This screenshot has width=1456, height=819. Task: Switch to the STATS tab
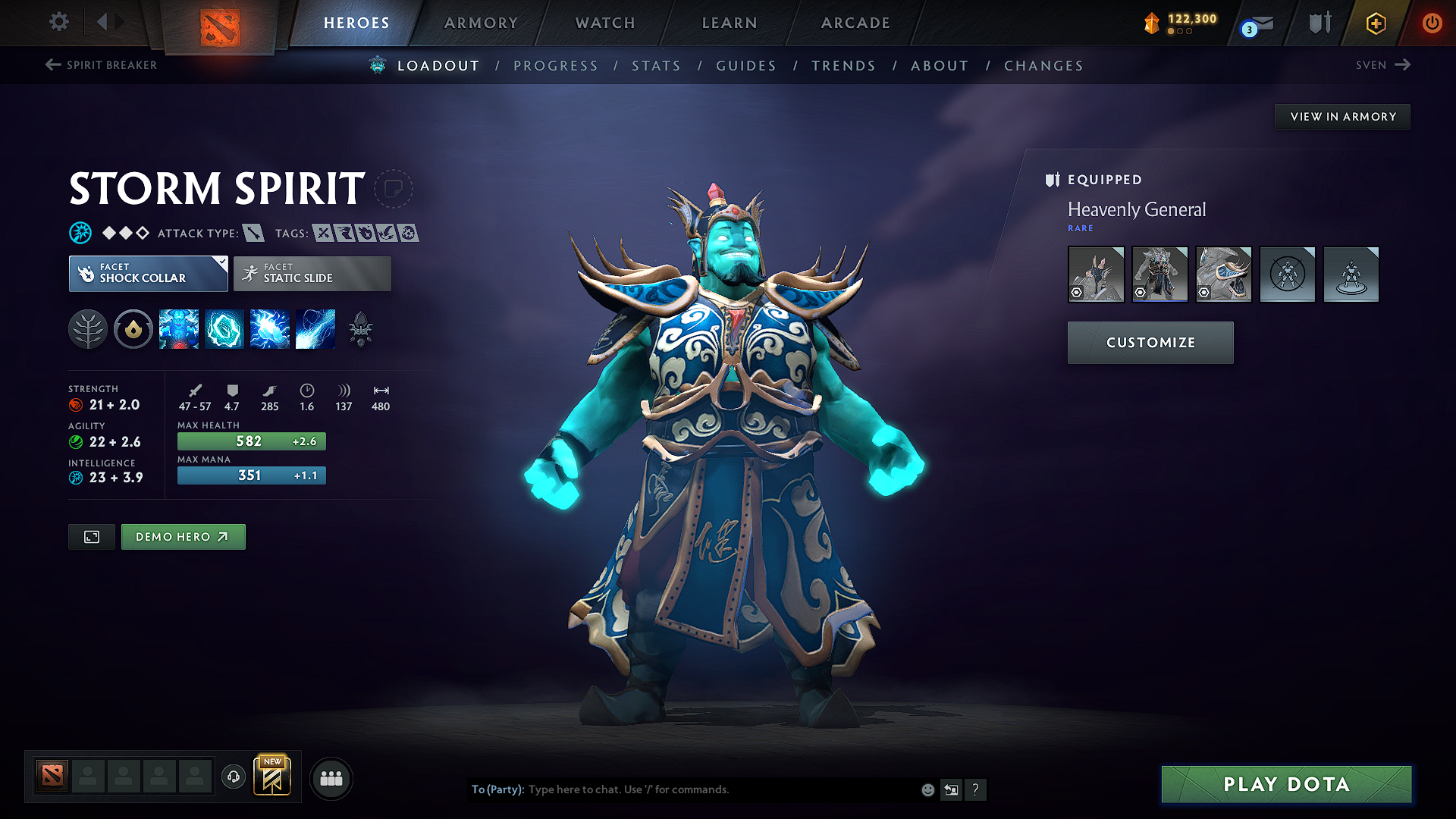click(657, 66)
